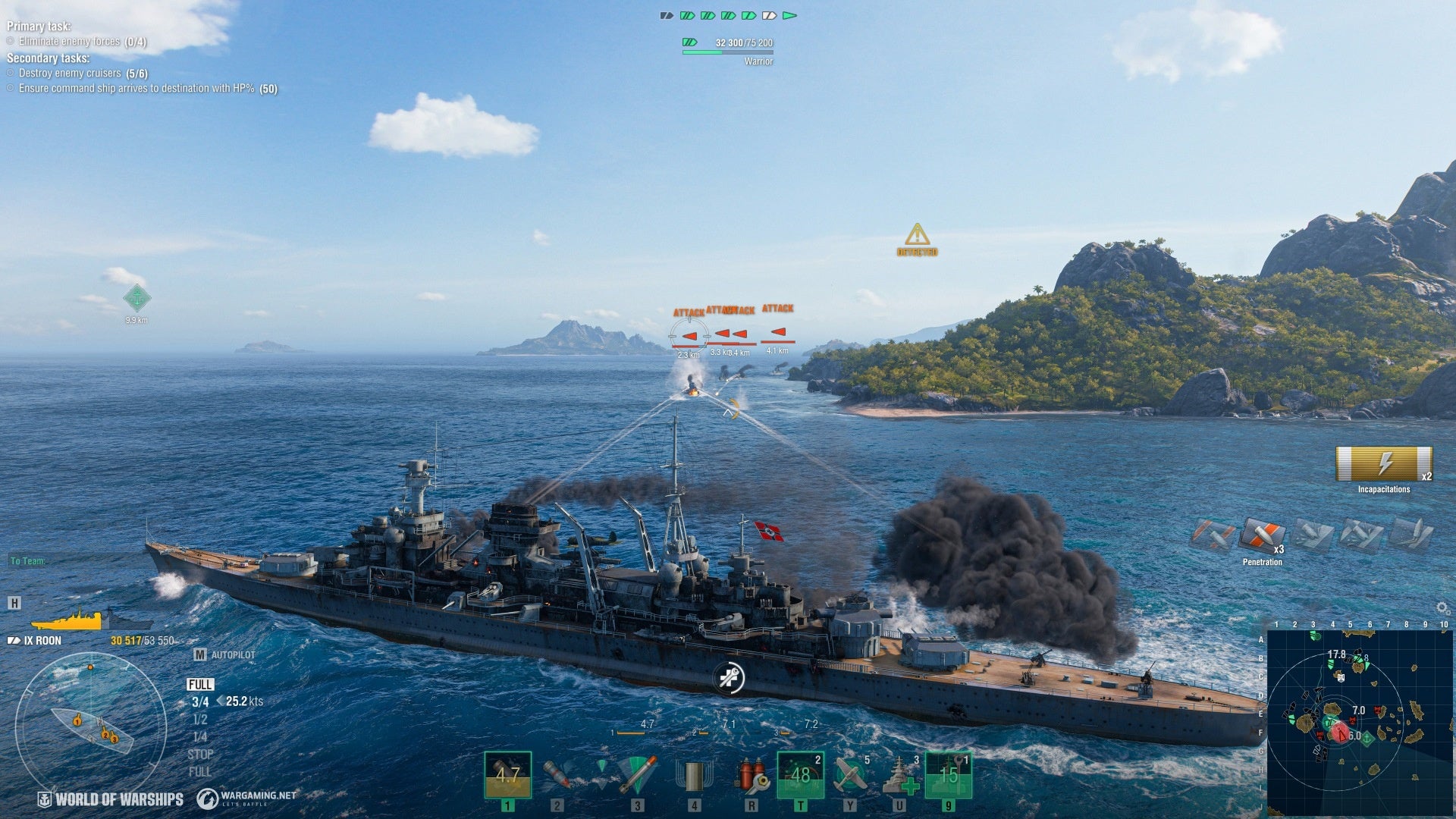This screenshot has height=819, width=1456.
Task: Click the Eliminate enemy forces primary task
Action: [x=69, y=42]
